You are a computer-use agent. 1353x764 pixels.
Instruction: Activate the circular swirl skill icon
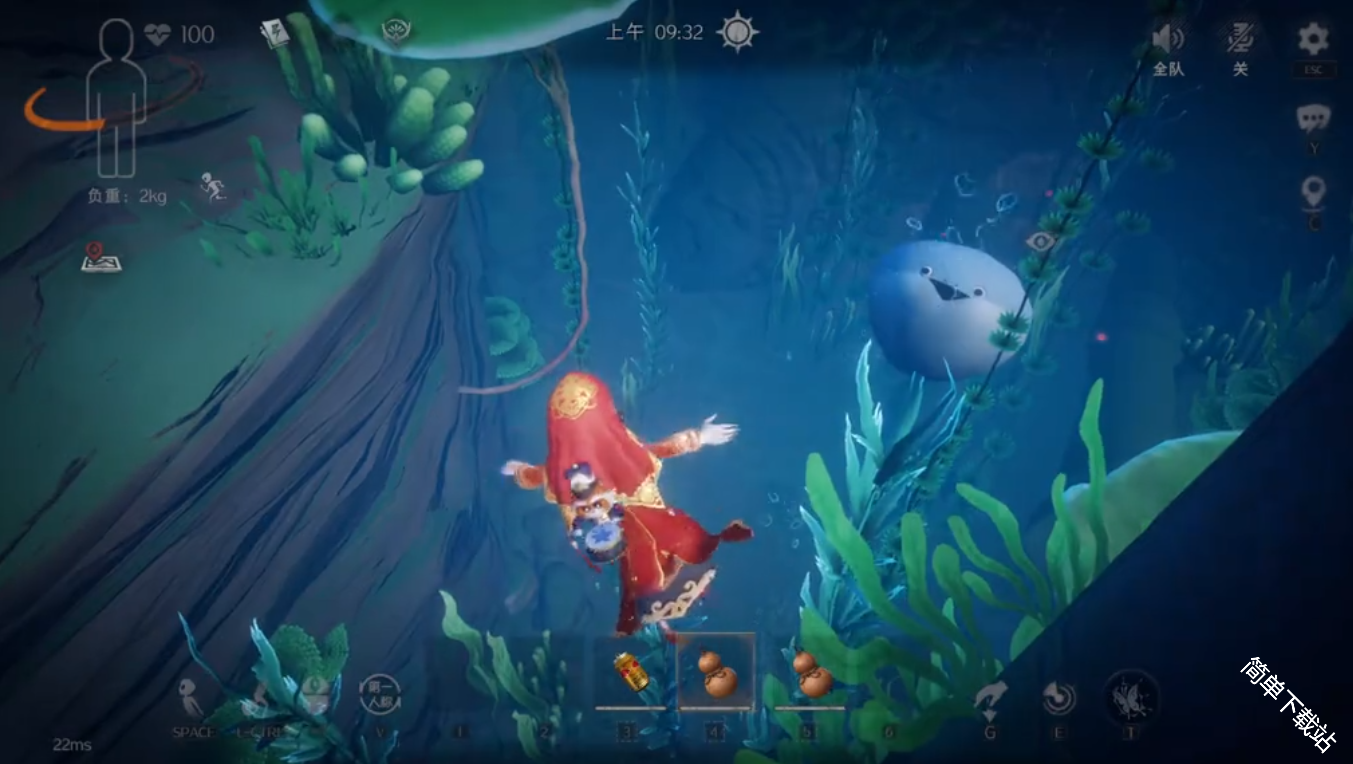(x=1058, y=697)
